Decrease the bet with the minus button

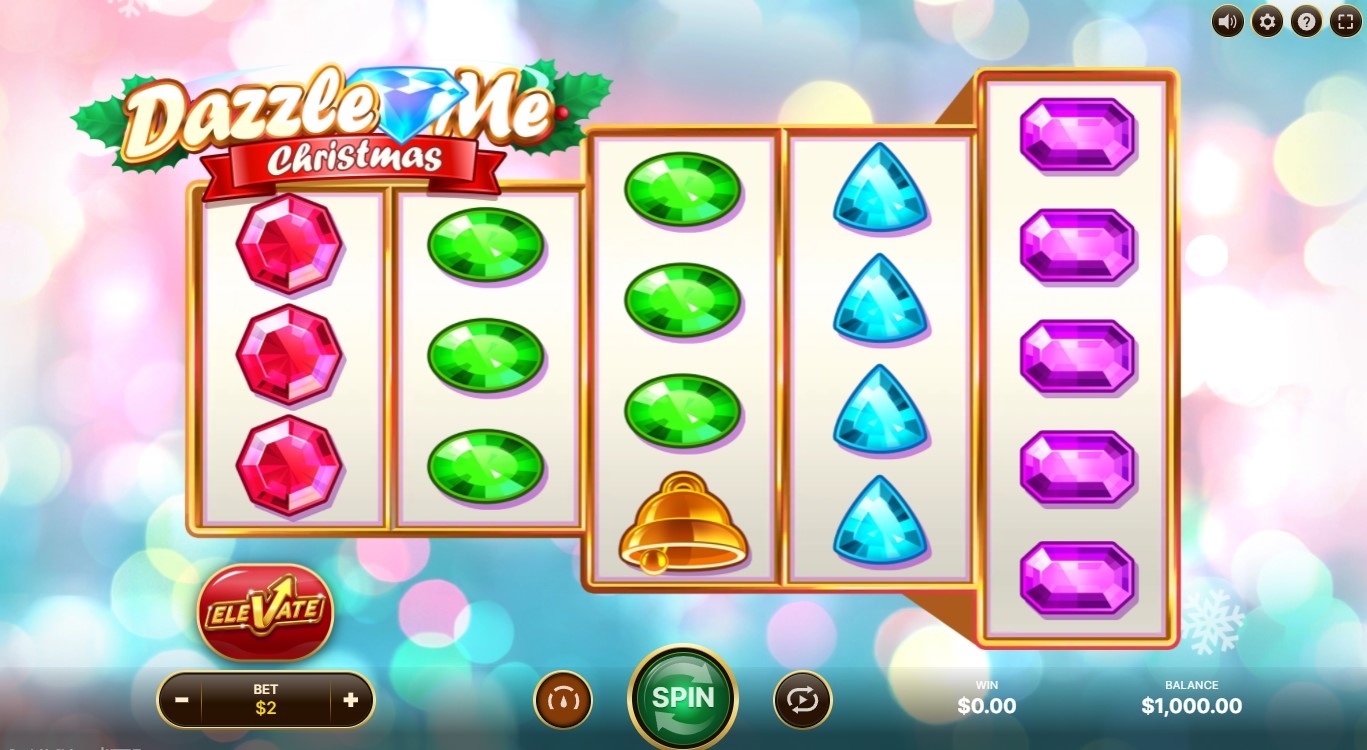click(x=181, y=700)
